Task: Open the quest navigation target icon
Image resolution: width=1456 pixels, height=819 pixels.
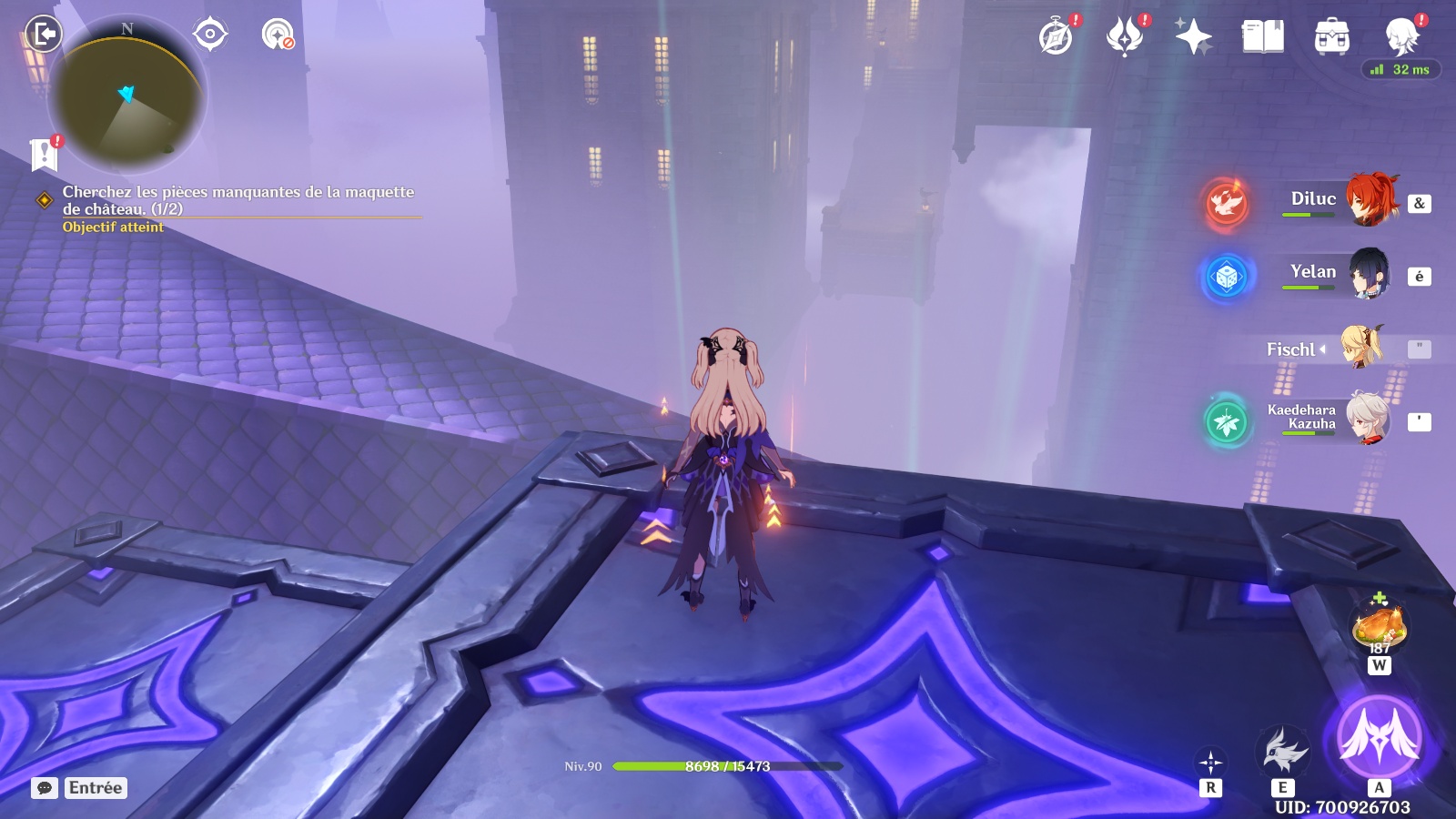Action: click(x=210, y=35)
